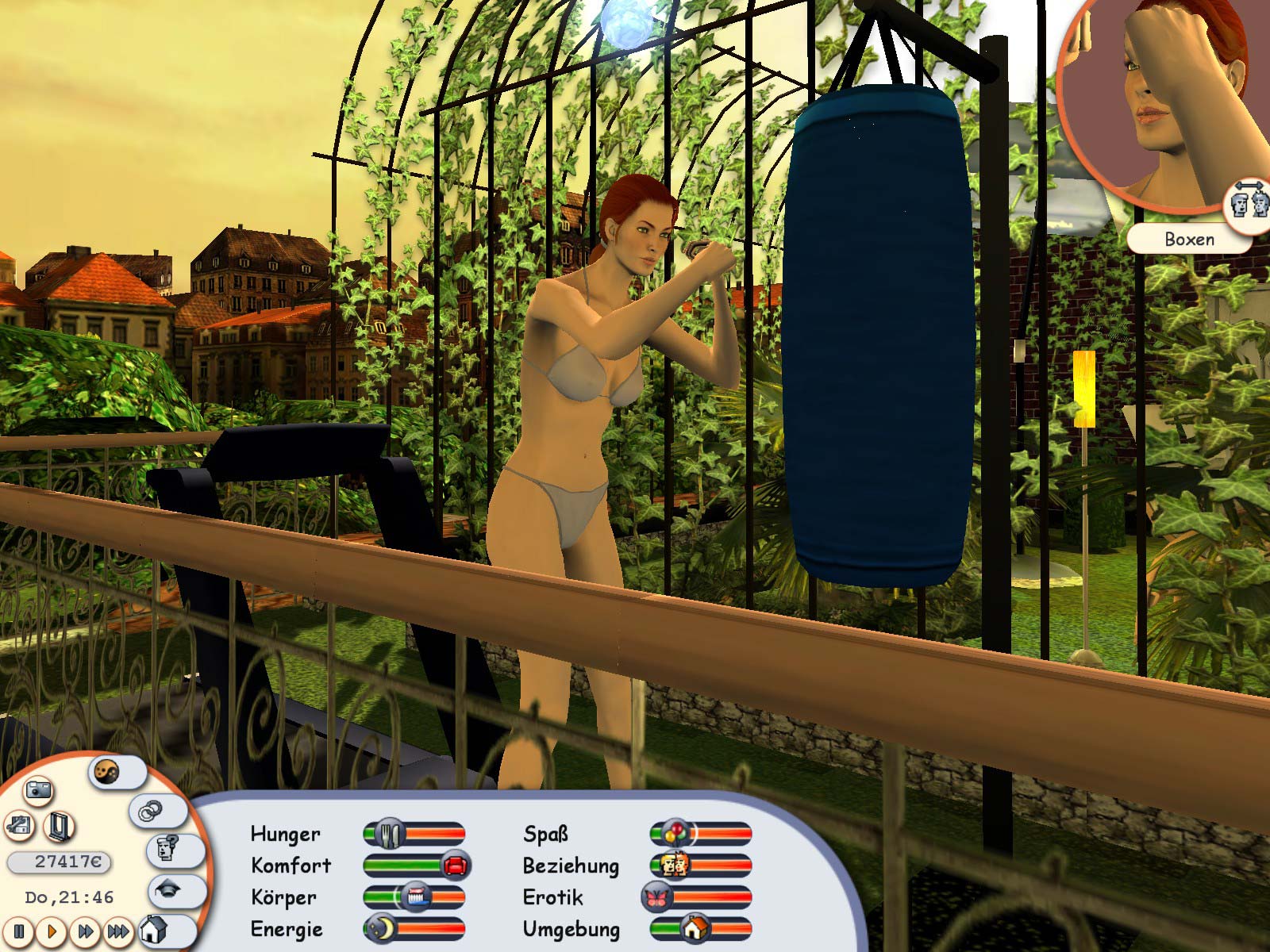Click the Beziehung label in the needs panel
The height and width of the screenshot is (952, 1270).
point(570,866)
